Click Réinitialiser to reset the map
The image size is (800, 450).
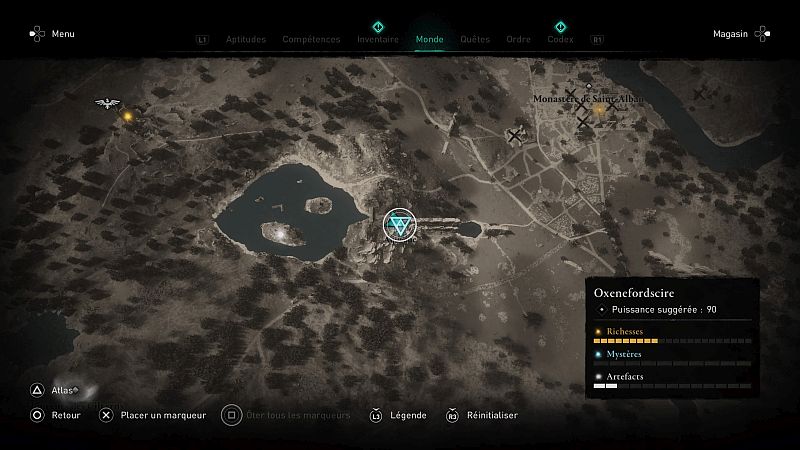493,415
